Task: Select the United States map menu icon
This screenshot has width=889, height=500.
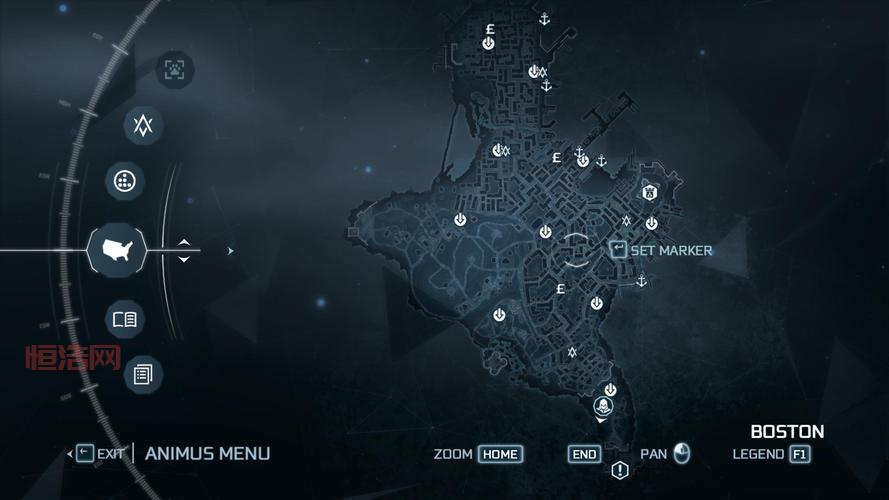Action: pos(118,250)
